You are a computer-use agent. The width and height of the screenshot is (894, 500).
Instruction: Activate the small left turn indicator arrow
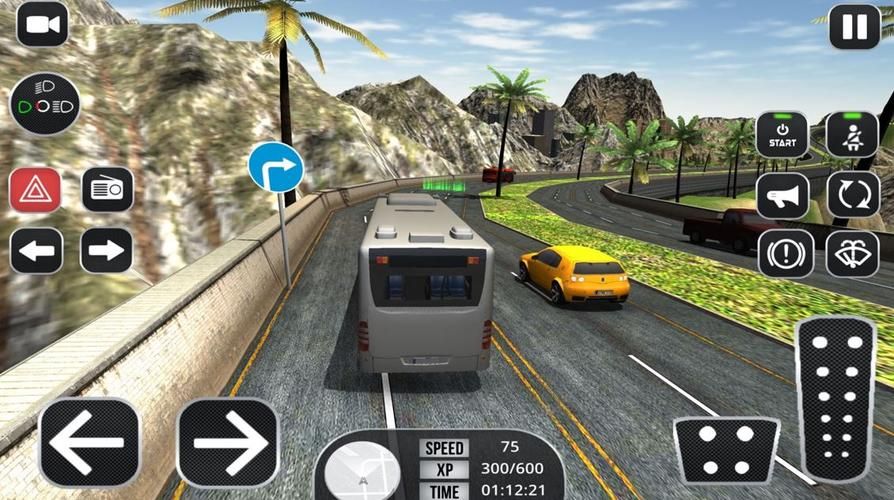point(36,251)
